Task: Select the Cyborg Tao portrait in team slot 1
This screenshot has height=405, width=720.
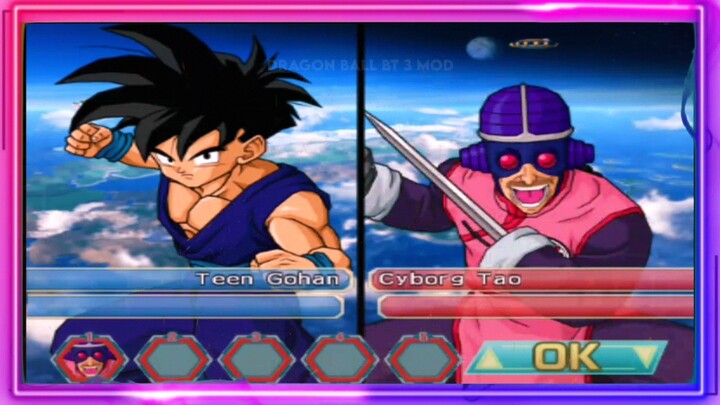Action: click(90, 358)
